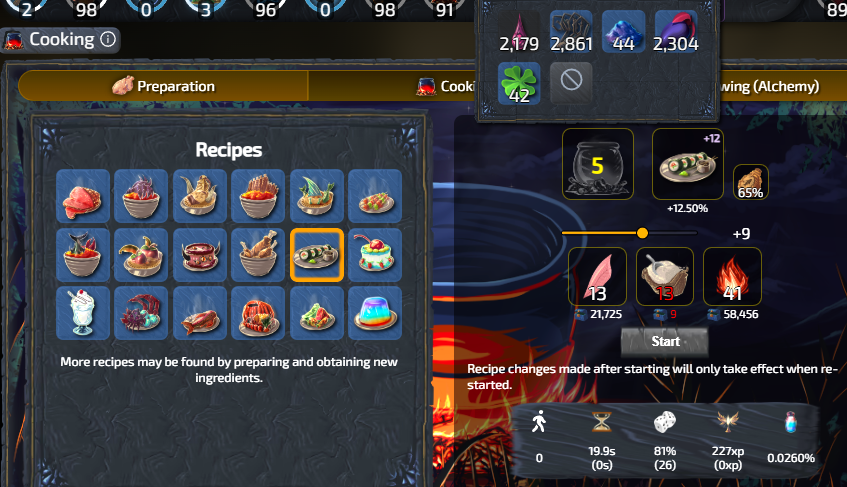
Task: Start cooking the selected recipe
Action: (x=665, y=341)
